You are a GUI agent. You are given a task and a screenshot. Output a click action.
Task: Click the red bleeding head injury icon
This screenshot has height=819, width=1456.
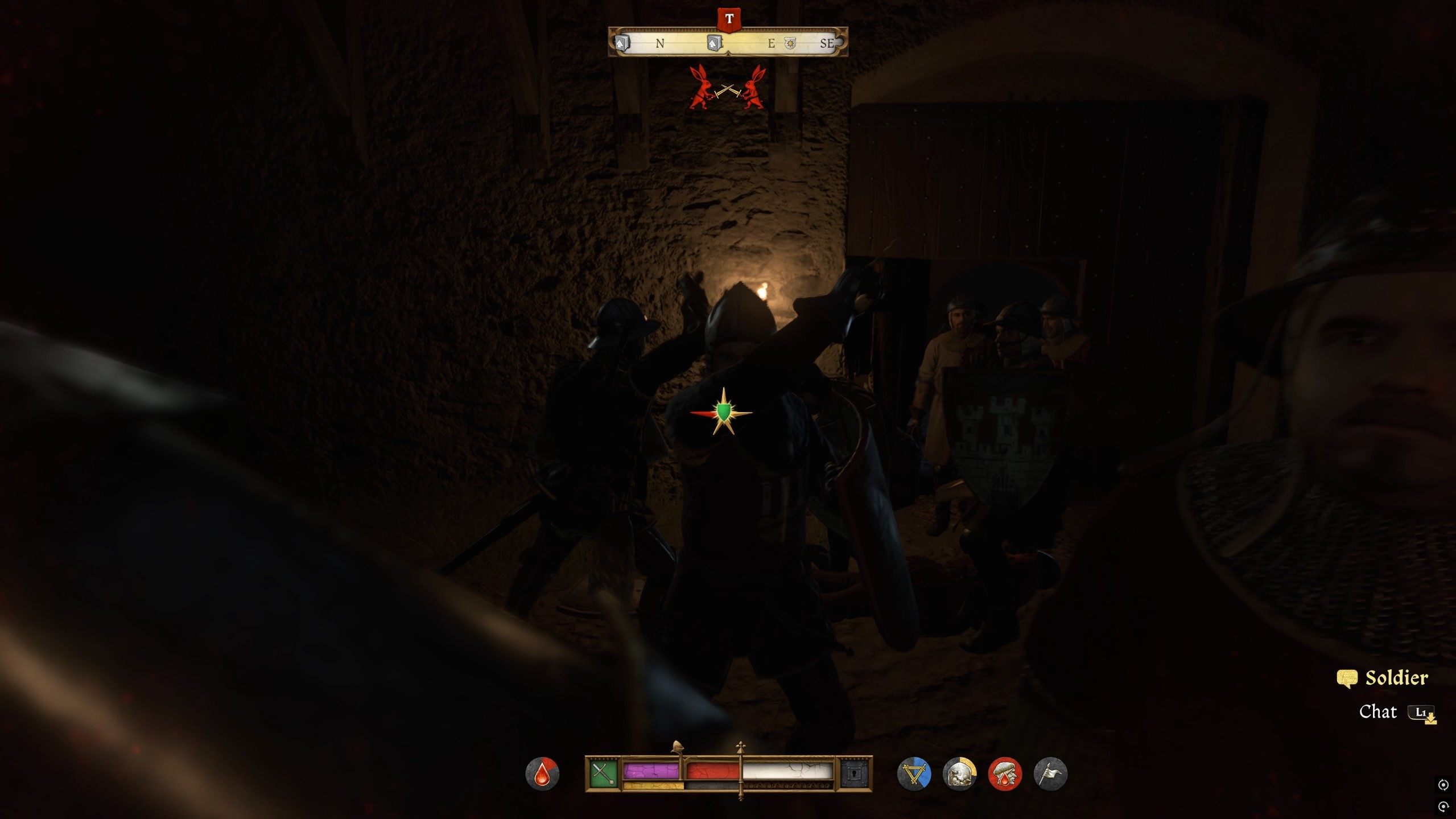pyautogui.click(x=1005, y=774)
